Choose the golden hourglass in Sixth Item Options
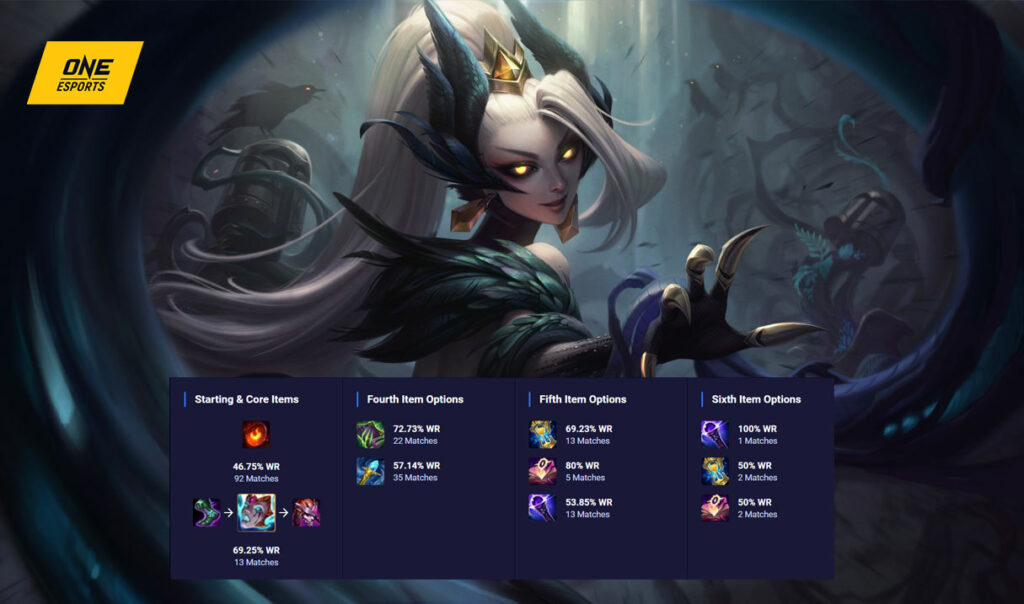This screenshot has width=1024, height=604. [x=715, y=471]
